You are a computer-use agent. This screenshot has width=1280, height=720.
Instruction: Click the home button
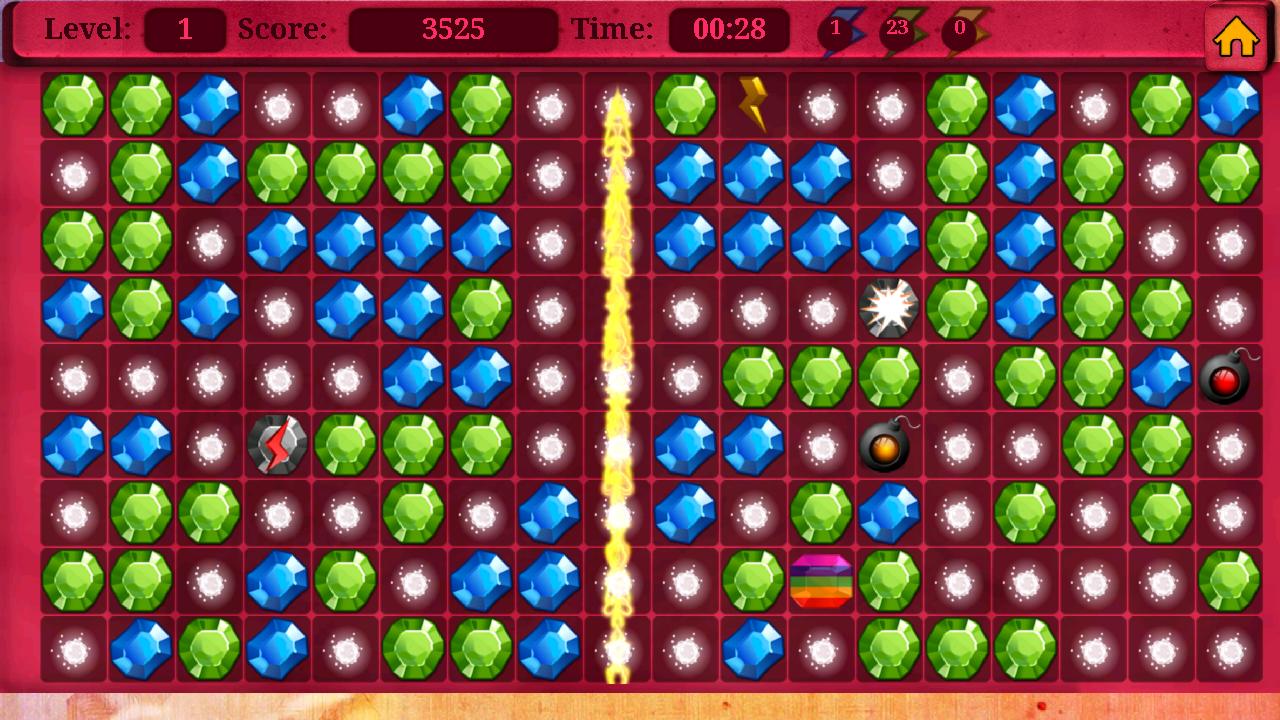pos(1237,37)
